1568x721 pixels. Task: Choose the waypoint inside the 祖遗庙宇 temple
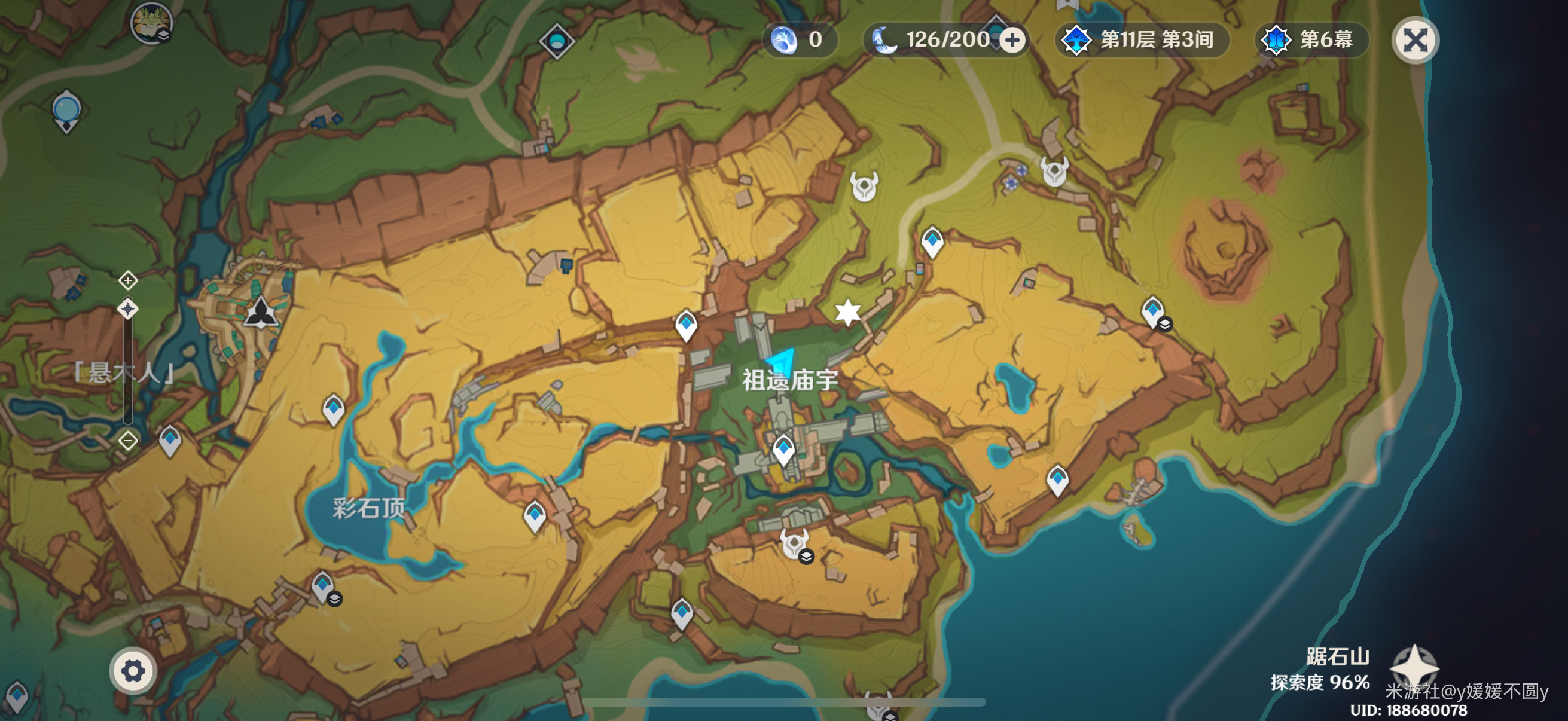[x=783, y=450]
